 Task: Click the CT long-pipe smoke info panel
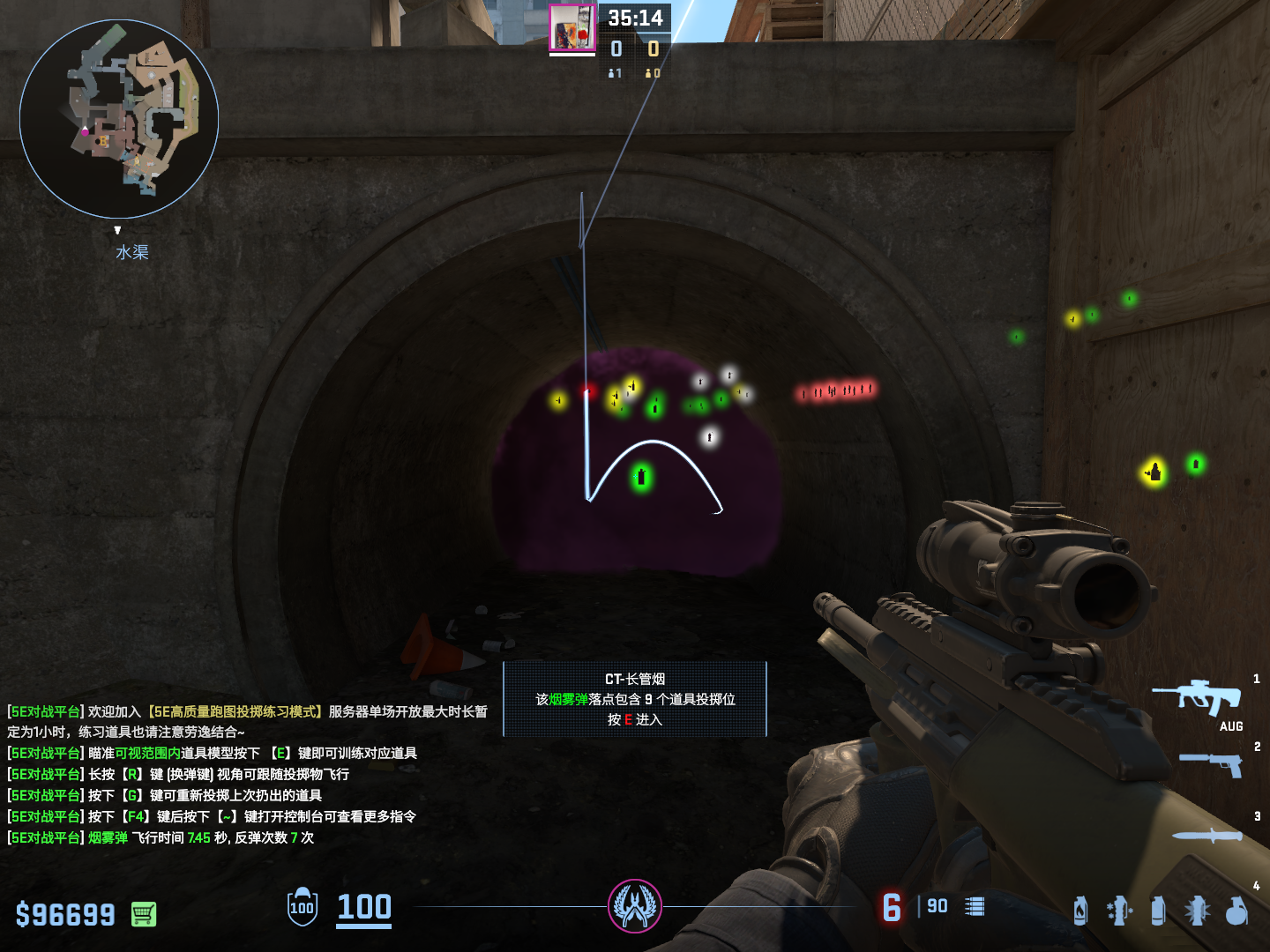pos(635,699)
